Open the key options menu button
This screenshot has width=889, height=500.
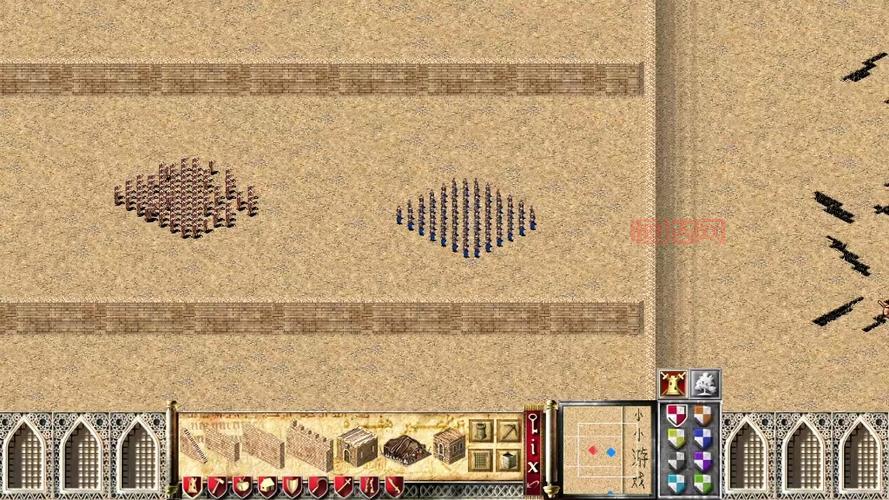533,421
